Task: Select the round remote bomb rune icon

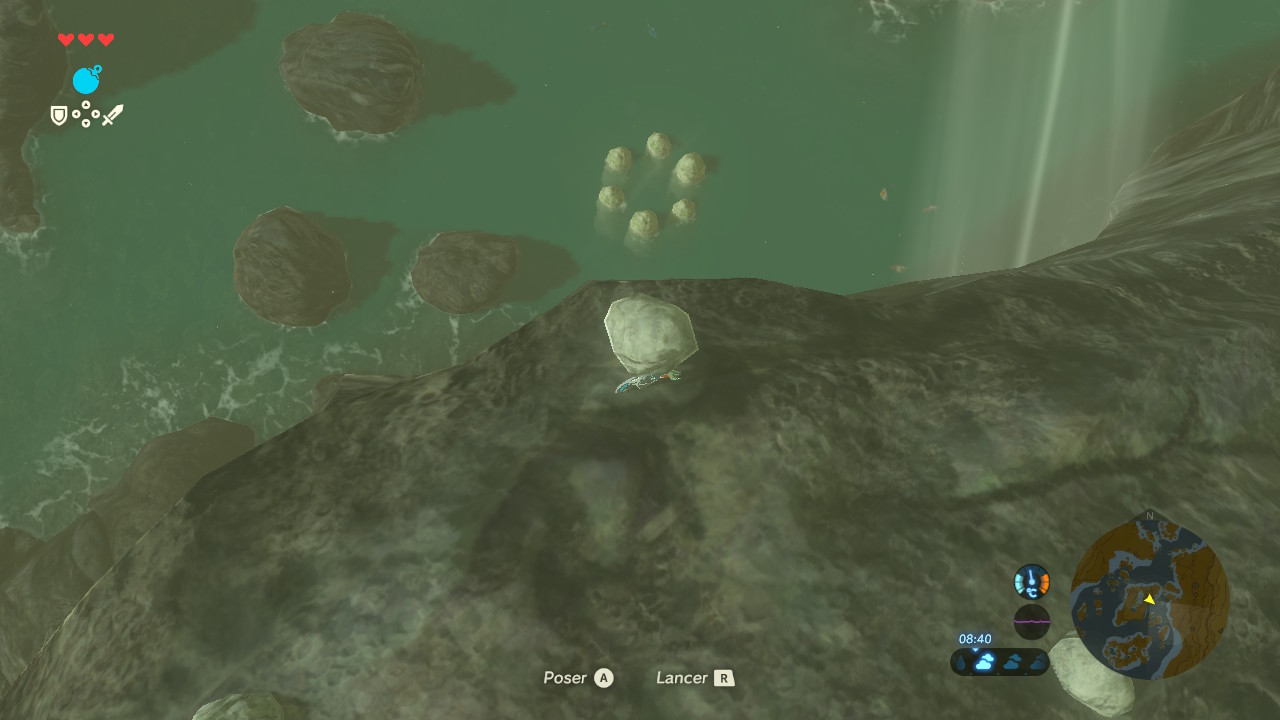Action: (x=86, y=80)
